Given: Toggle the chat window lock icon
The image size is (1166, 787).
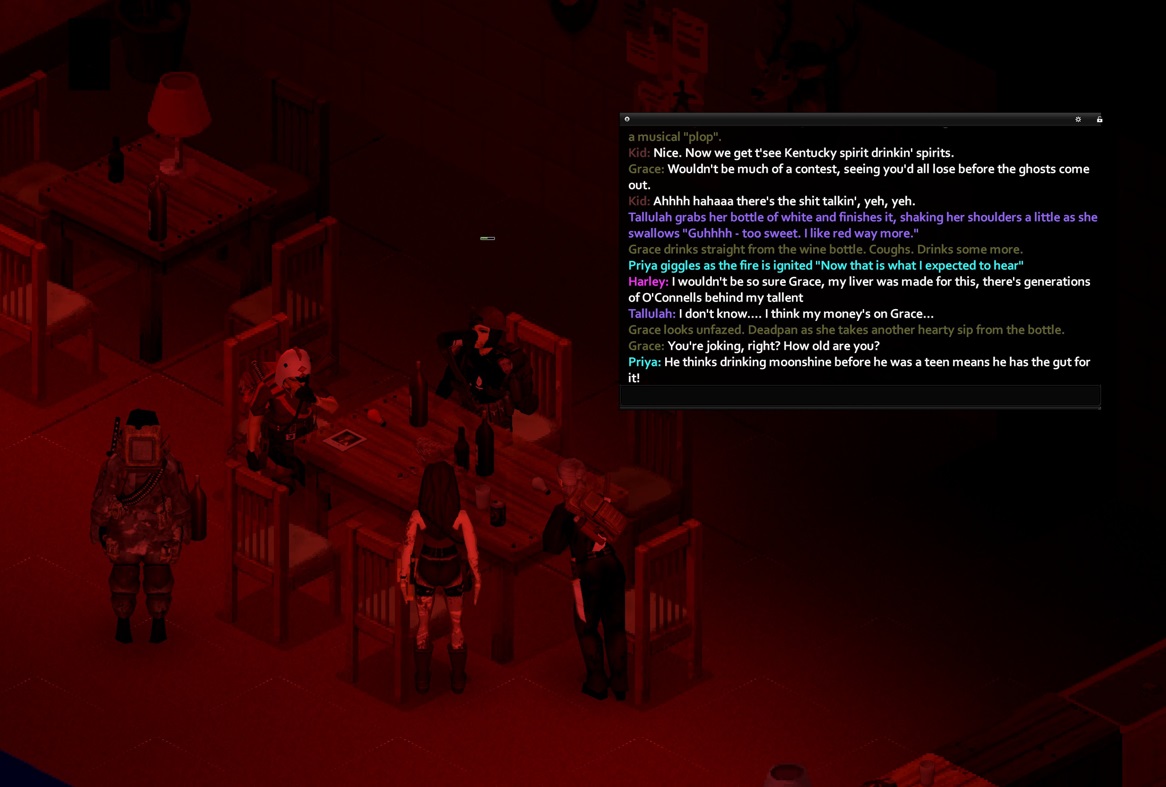Looking at the screenshot, I should click(1099, 119).
